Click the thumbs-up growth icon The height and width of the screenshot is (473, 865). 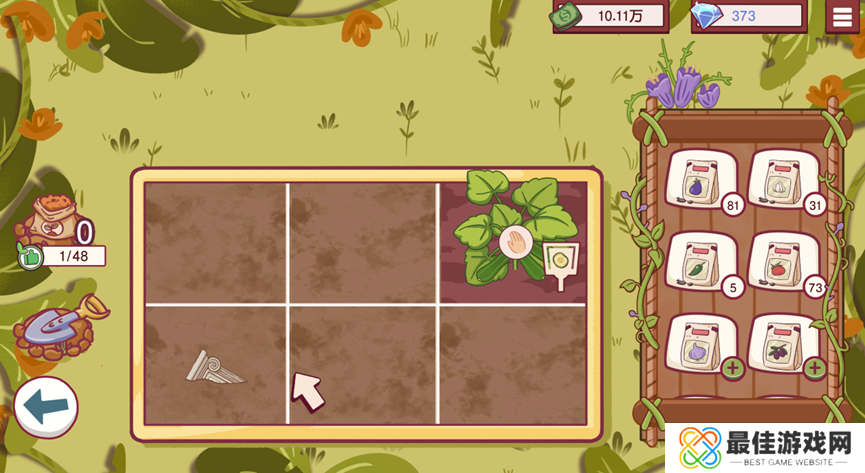point(29,257)
